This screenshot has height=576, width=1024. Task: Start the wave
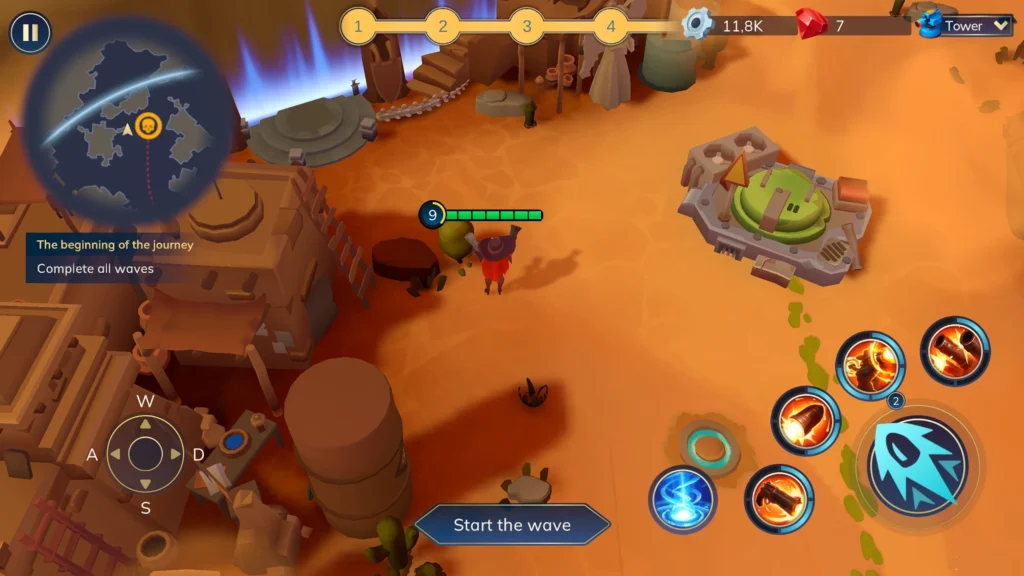coord(512,525)
